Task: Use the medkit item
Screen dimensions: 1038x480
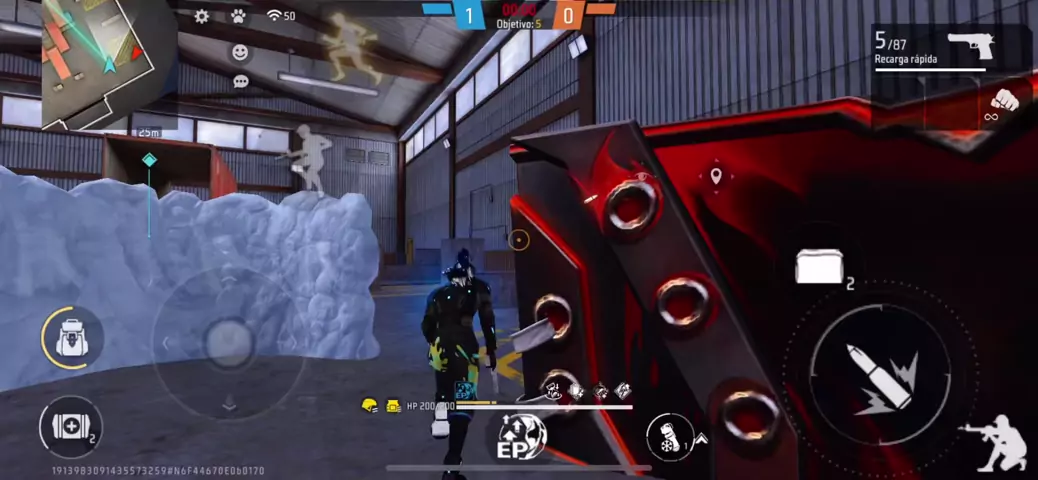Action: click(70, 427)
